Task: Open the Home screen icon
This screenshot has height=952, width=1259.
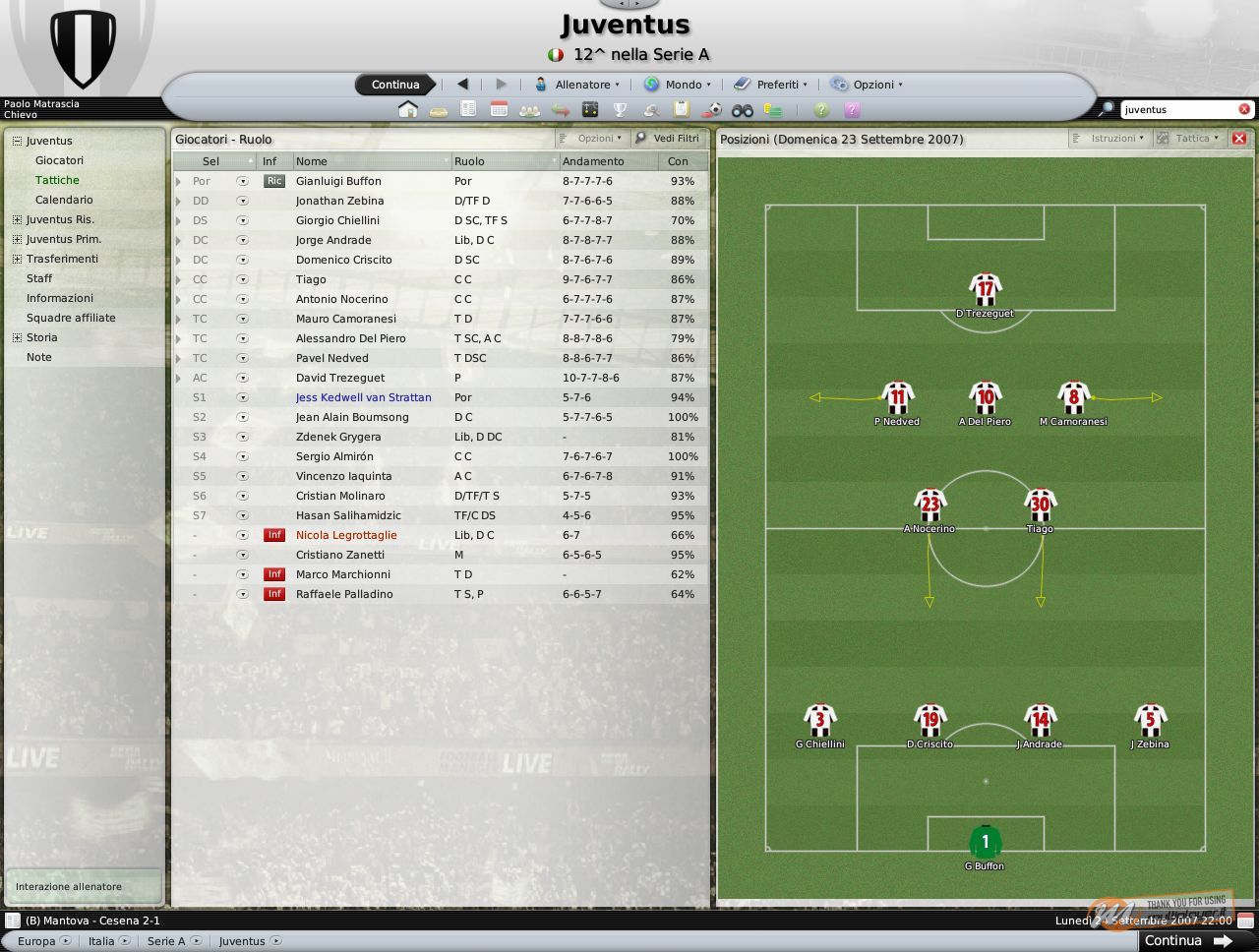Action: click(408, 110)
